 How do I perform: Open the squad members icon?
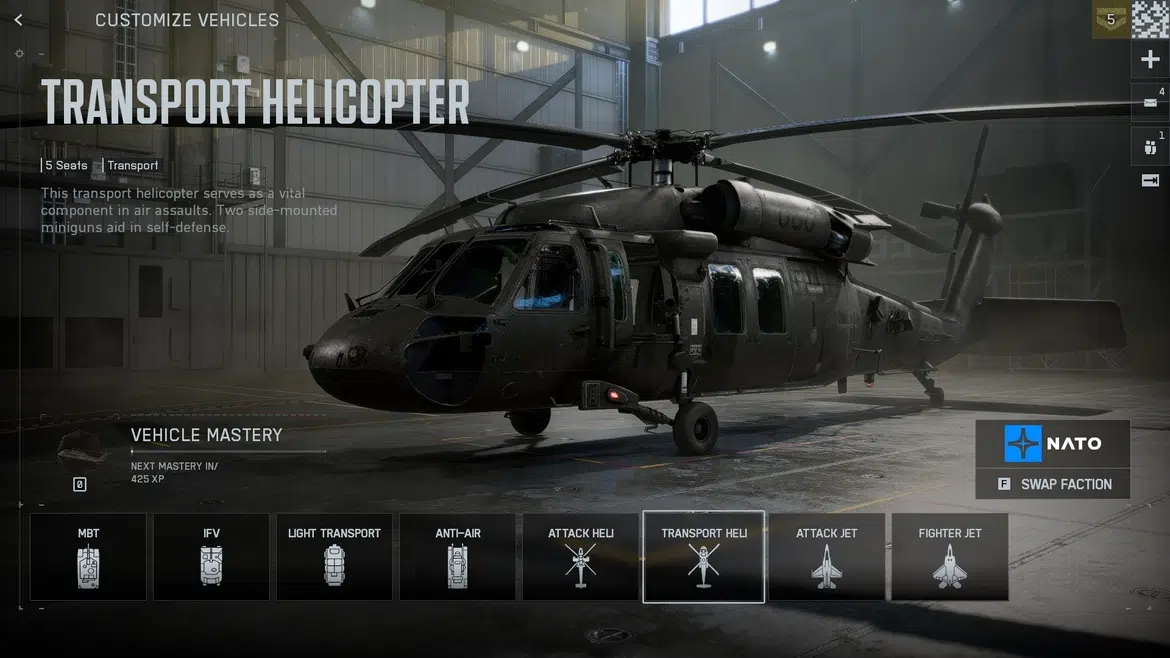coord(1150,146)
